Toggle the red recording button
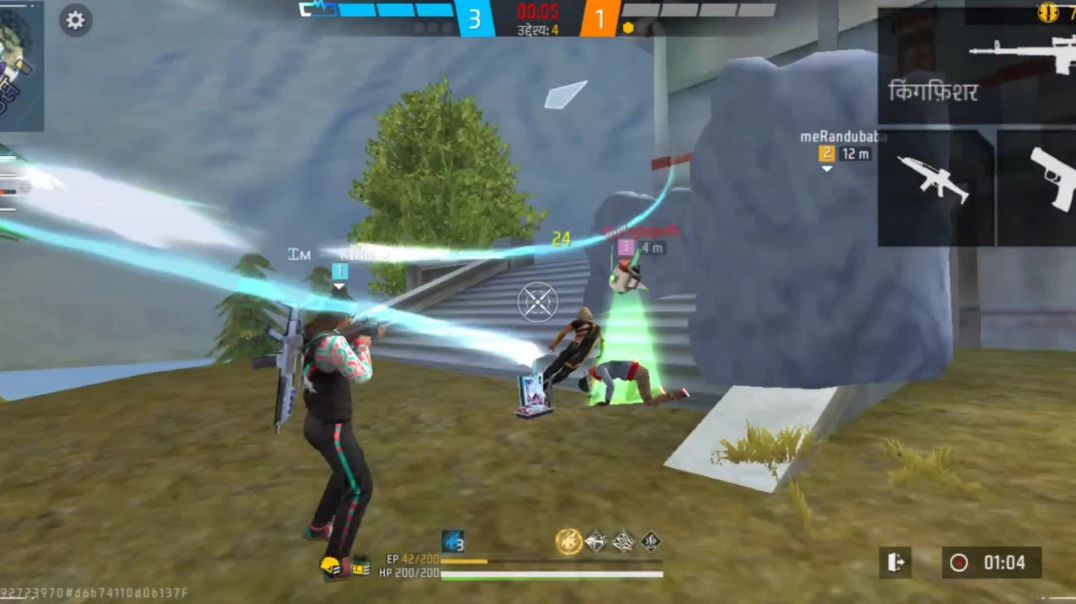1076x604 pixels. [959, 563]
